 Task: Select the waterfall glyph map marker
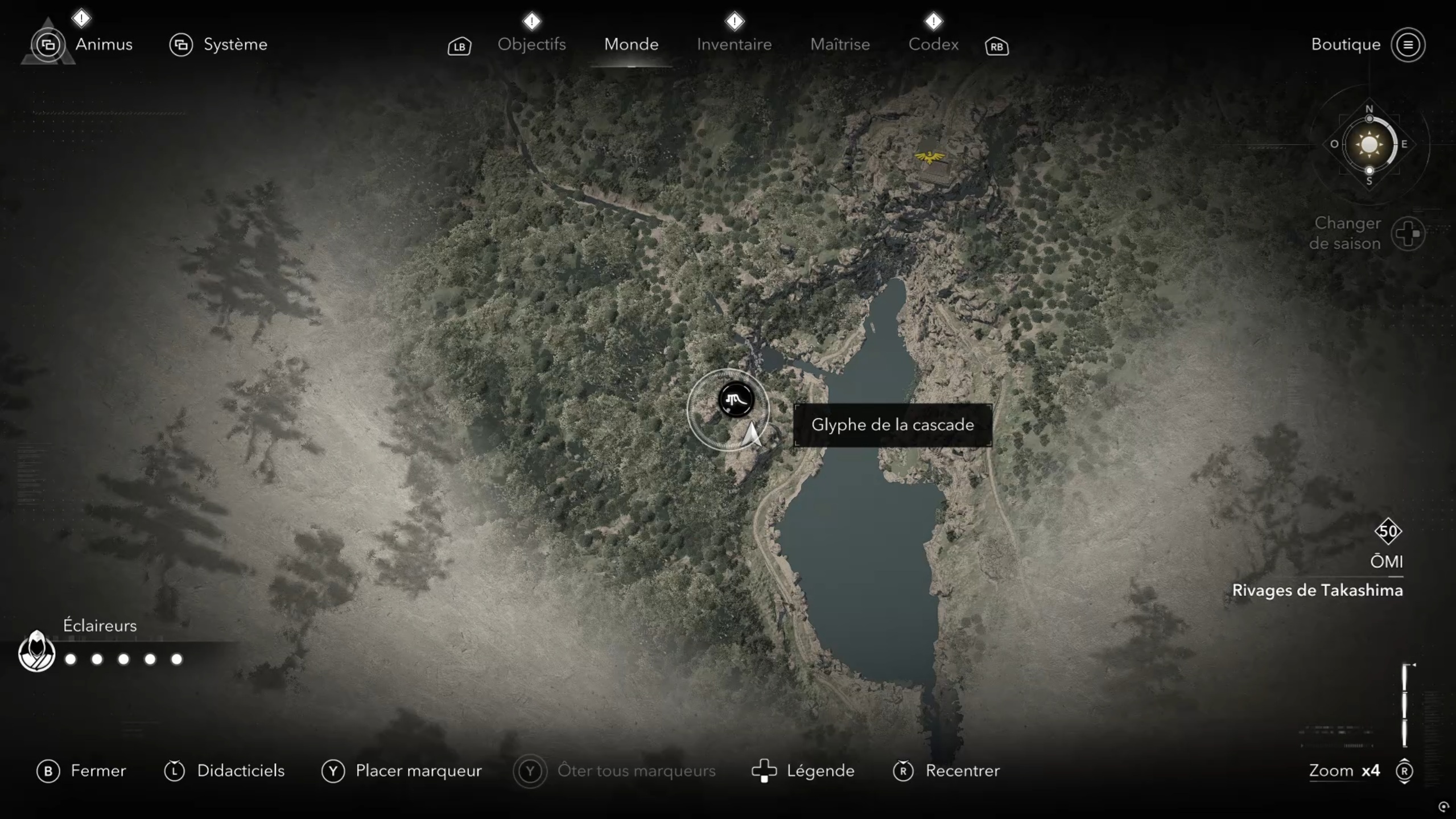(736, 400)
